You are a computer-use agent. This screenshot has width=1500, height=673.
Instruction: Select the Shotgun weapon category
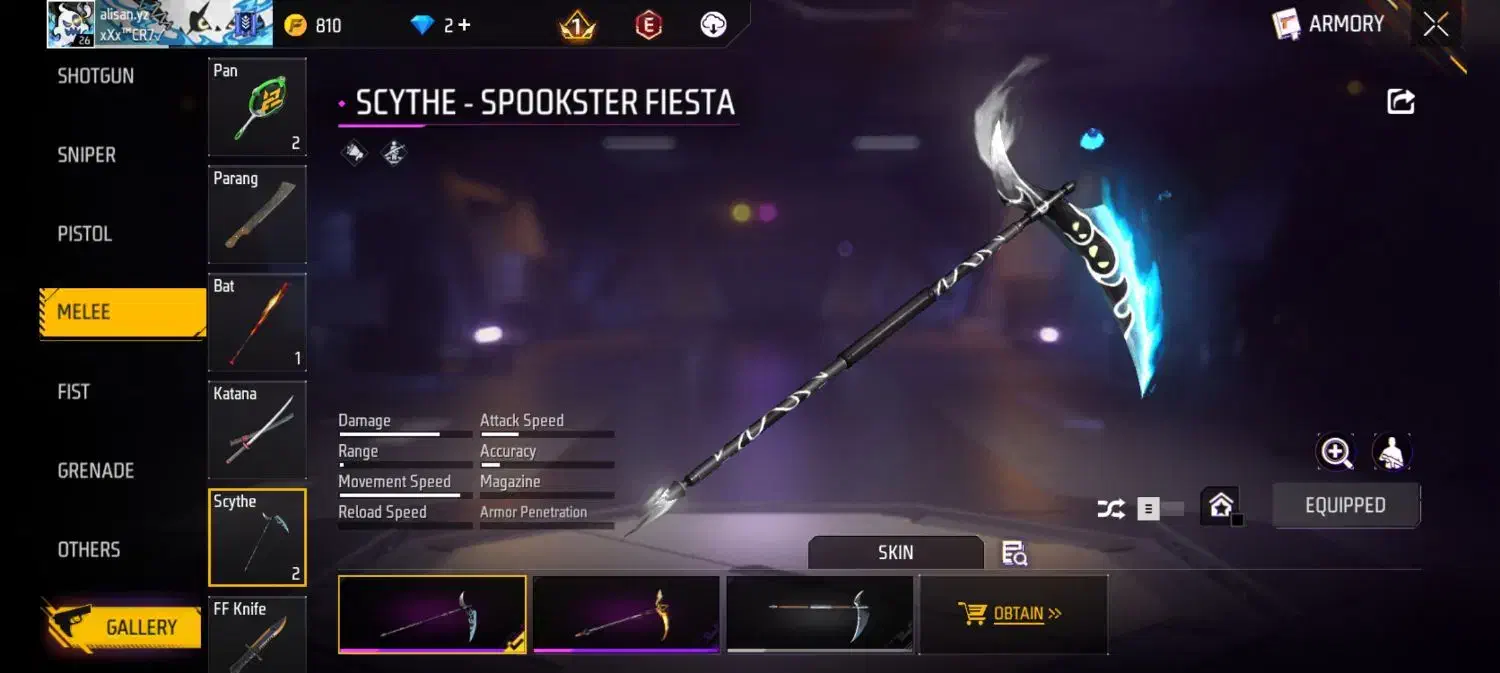coord(96,77)
